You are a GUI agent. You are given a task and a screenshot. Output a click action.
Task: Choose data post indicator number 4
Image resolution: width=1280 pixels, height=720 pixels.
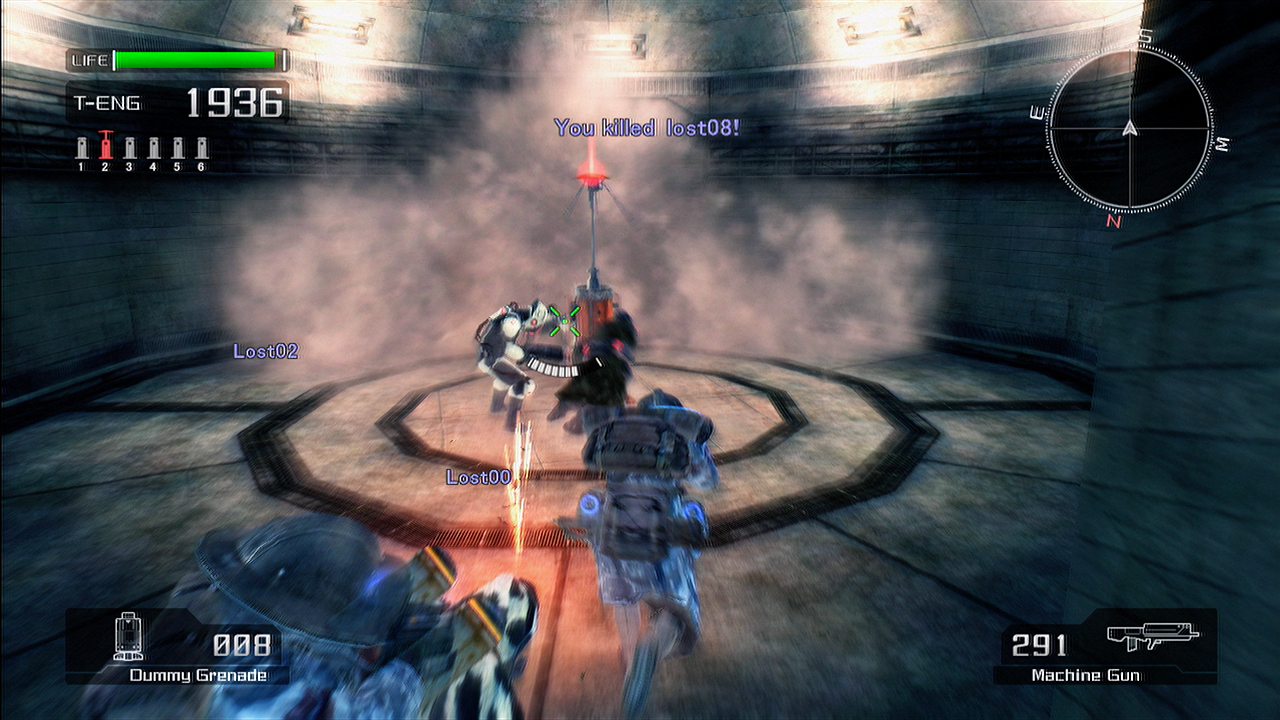[153, 149]
